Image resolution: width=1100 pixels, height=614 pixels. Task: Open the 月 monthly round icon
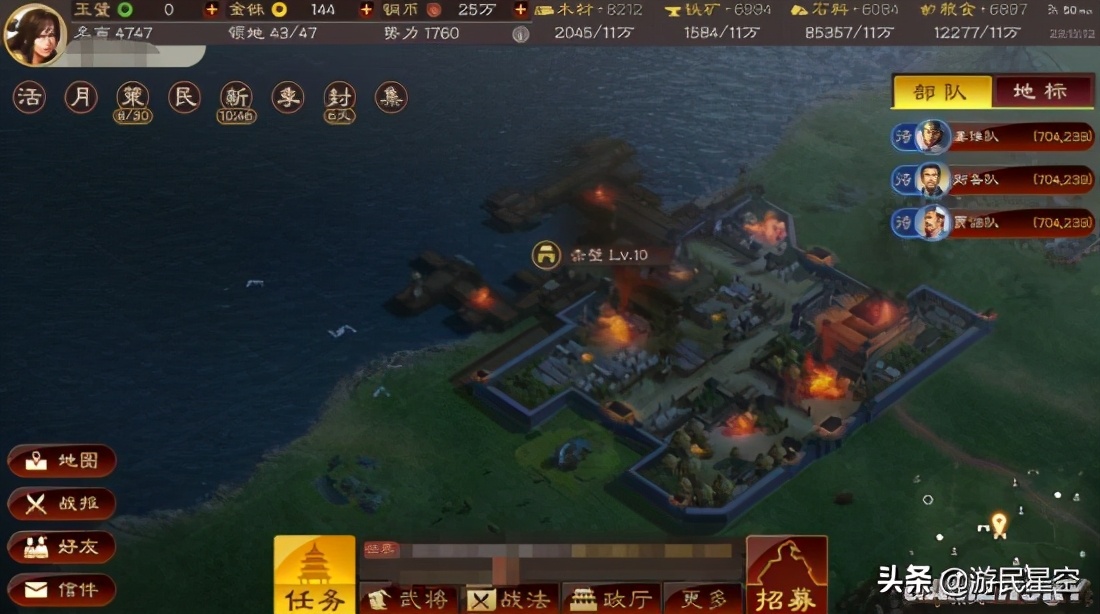click(81, 98)
